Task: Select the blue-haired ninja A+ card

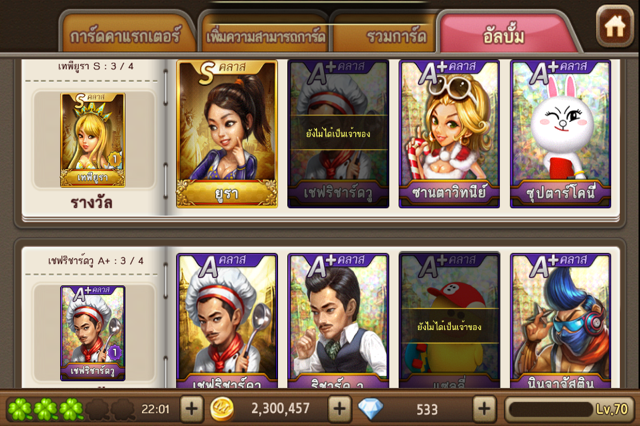Action: coord(560,320)
